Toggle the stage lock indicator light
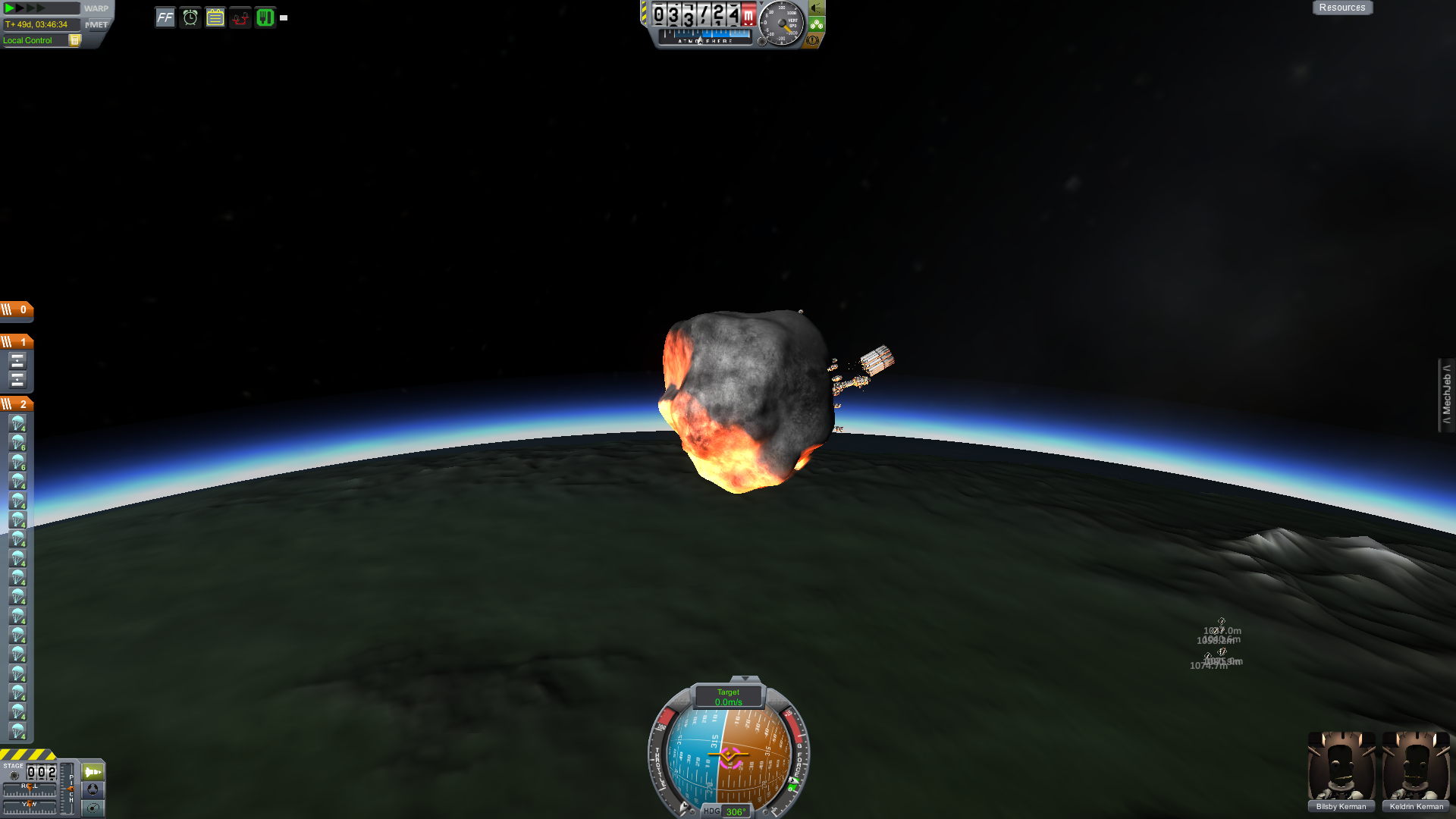Screen dimensions: 1456x819 [x=14, y=776]
